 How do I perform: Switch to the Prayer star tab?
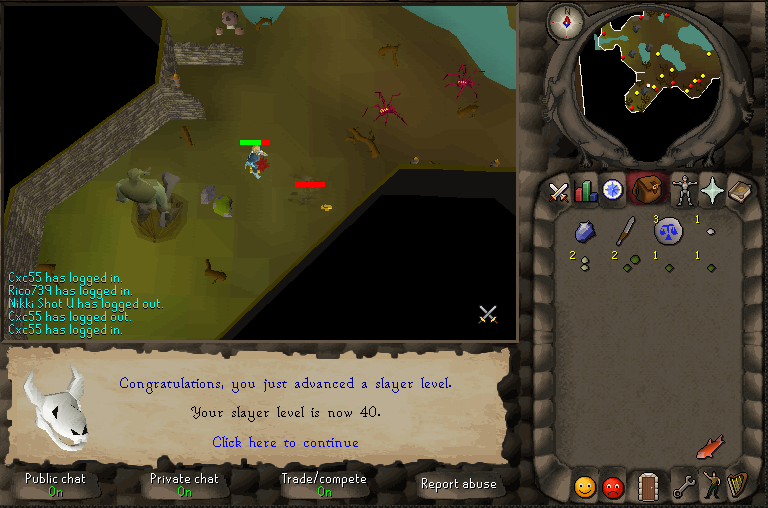pos(712,189)
